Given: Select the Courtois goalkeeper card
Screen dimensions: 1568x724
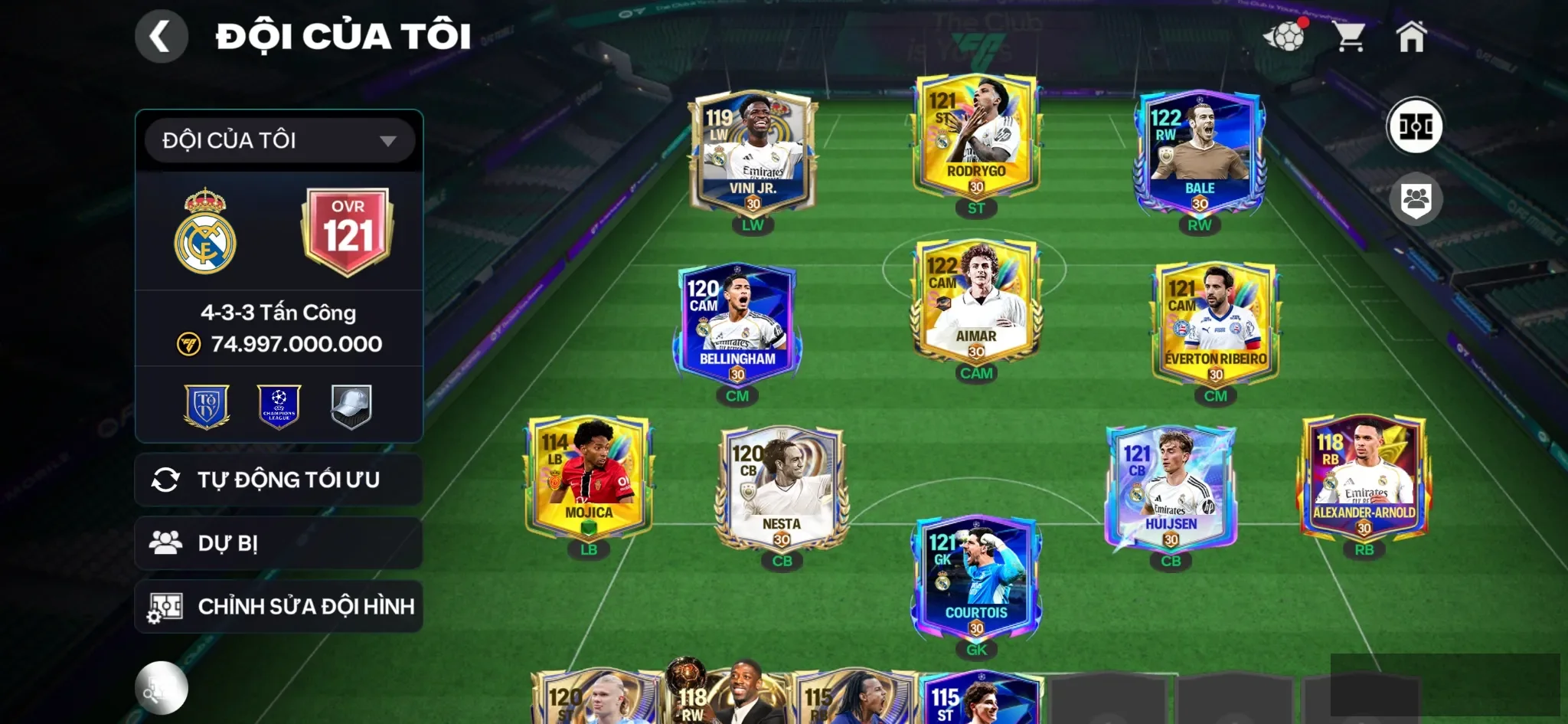Looking at the screenshot, I should pos(976,578).
